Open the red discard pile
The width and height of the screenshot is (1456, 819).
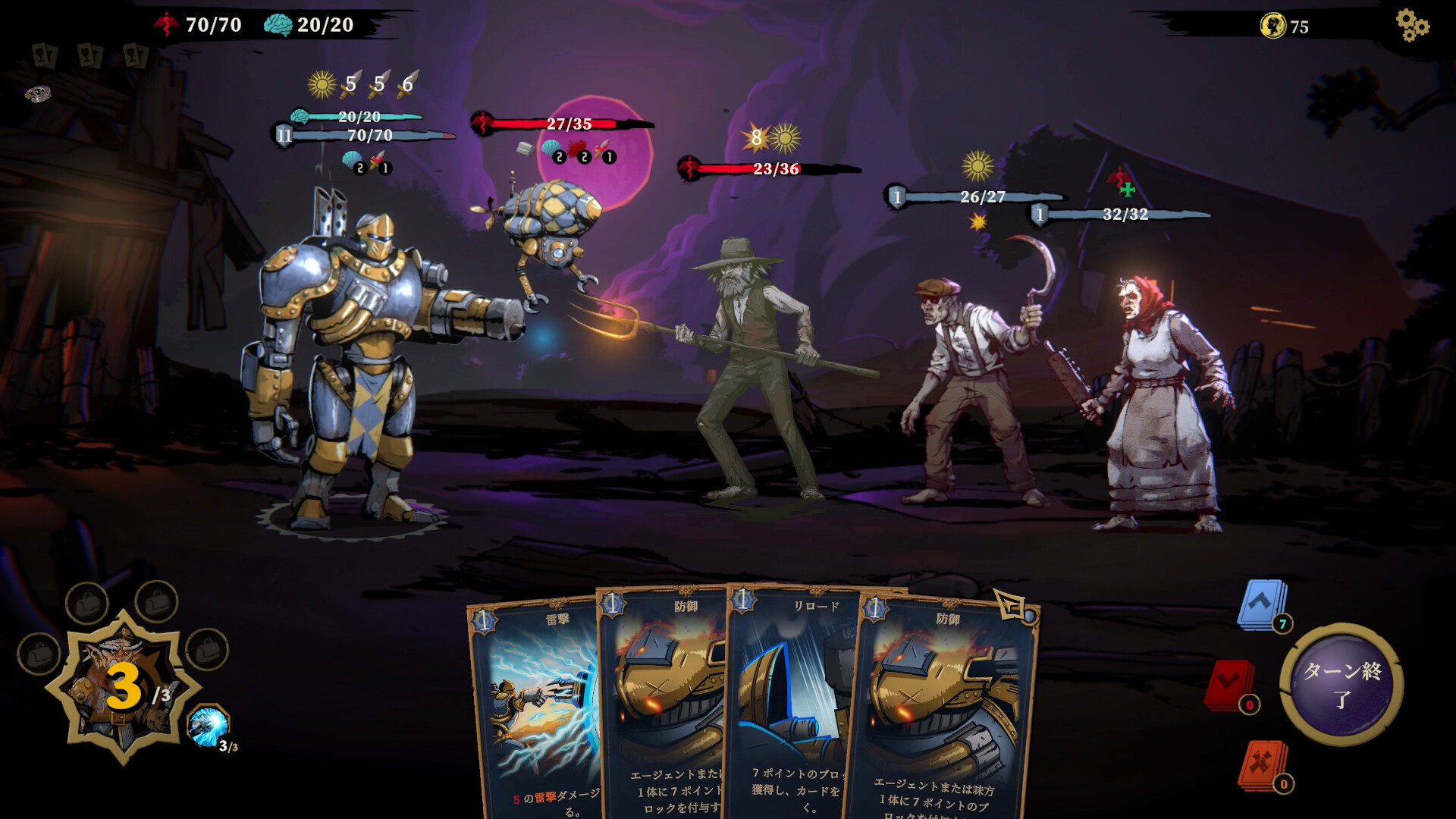point(1229,686)
